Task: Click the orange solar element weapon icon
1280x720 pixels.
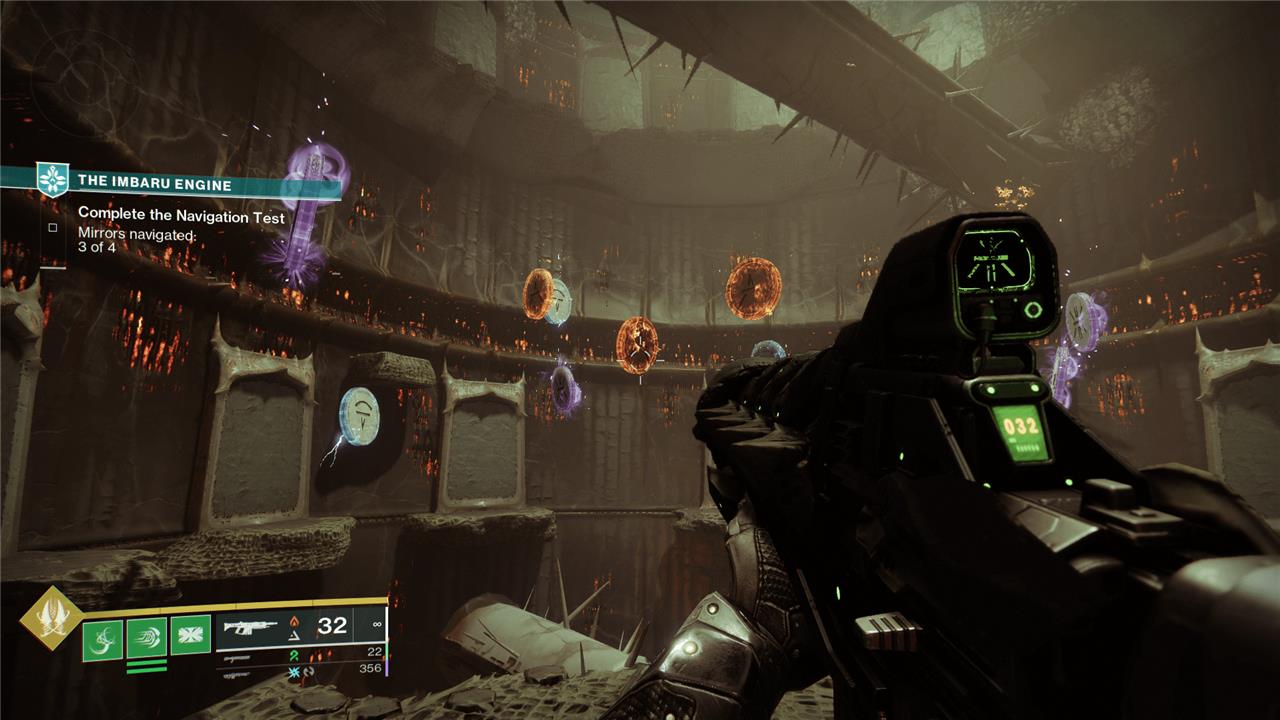Action: [294, 619]
